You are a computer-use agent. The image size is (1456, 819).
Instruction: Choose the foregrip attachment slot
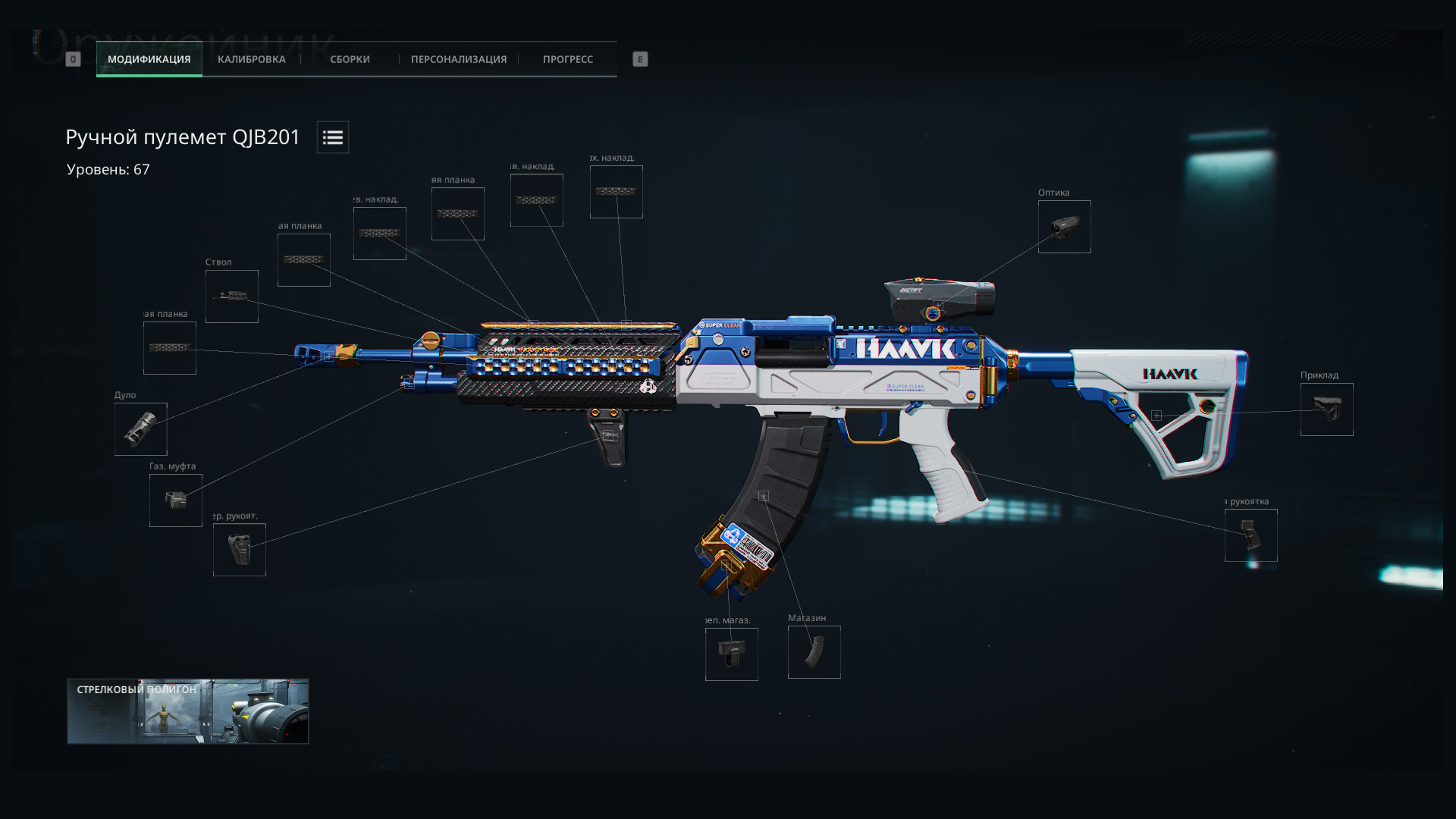pyautogui.click(x=239, y=550)
